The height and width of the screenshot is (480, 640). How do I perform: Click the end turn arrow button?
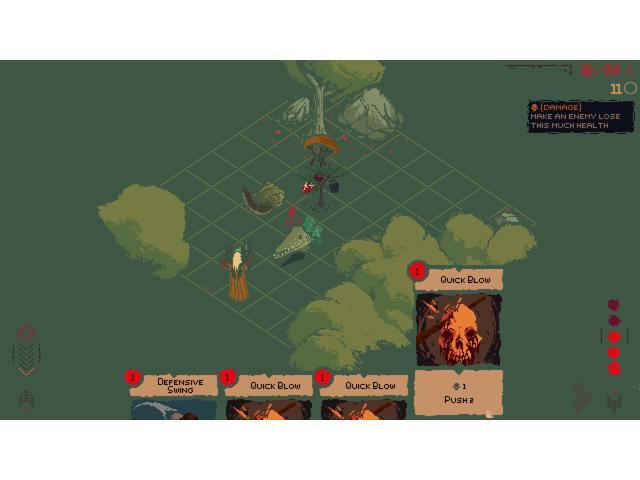tap(583, 398)
